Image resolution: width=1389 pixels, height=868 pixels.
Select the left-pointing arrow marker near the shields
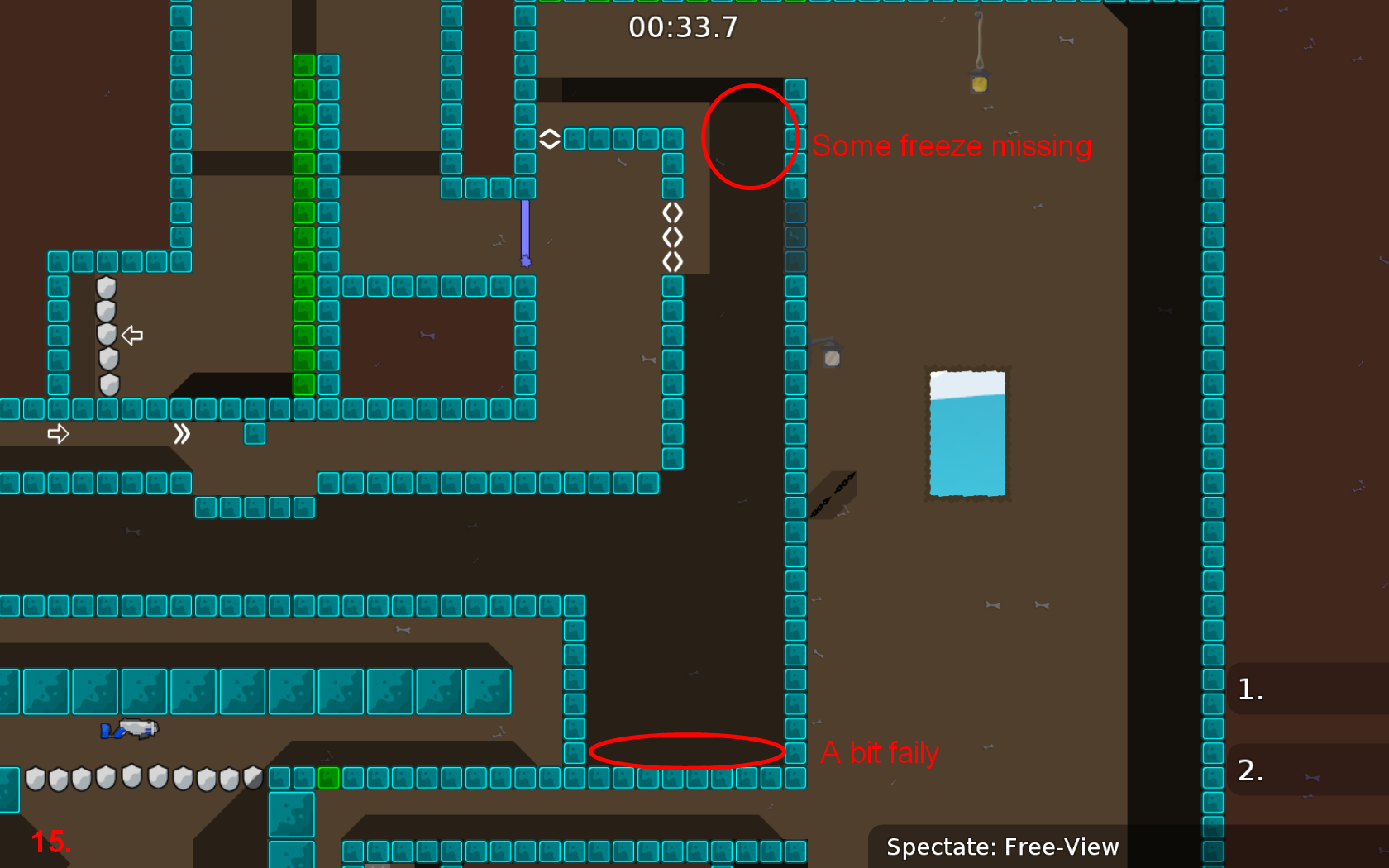point(132,335)
